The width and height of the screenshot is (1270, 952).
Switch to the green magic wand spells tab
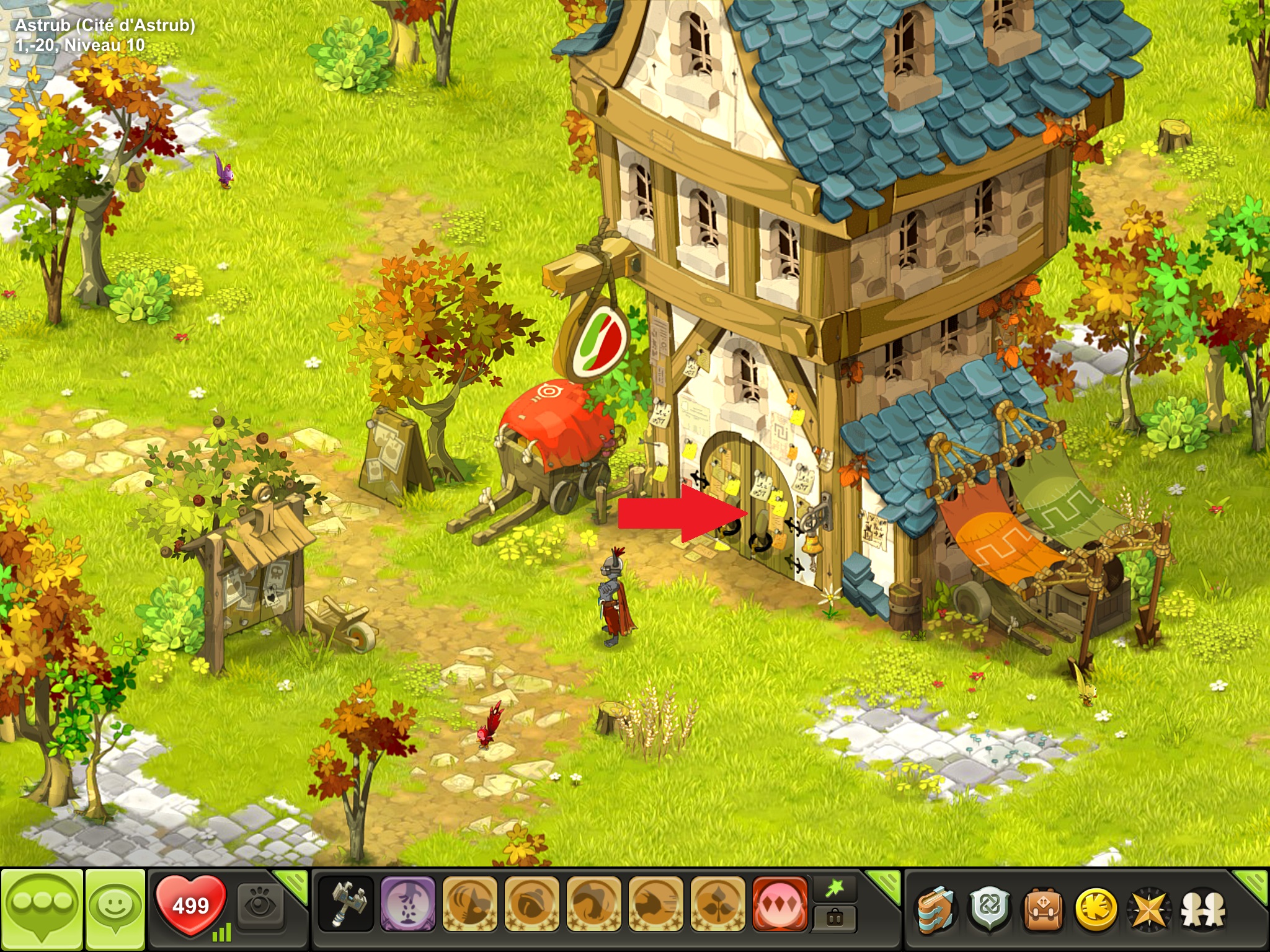pos(835,890)
